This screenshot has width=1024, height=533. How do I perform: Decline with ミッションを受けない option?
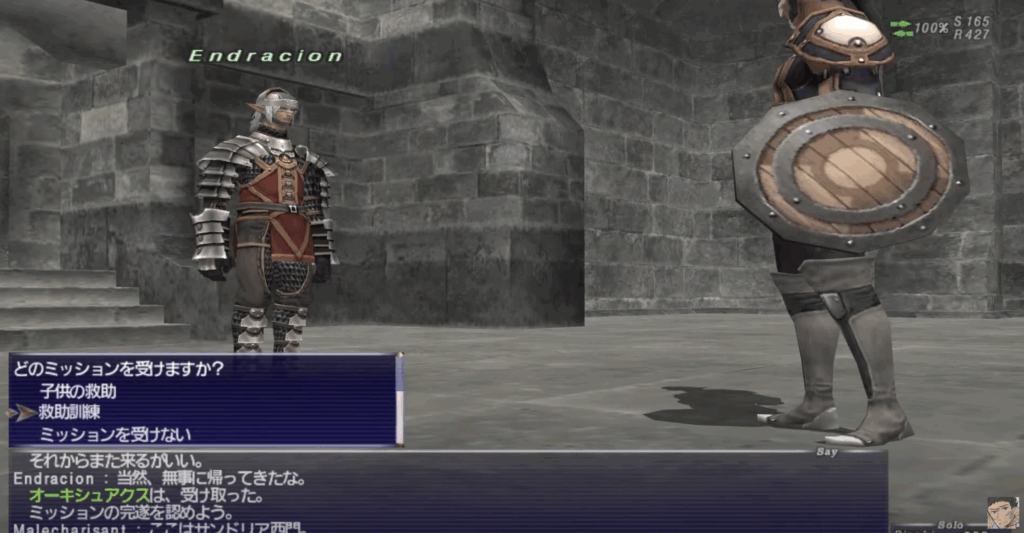point(115,434)
